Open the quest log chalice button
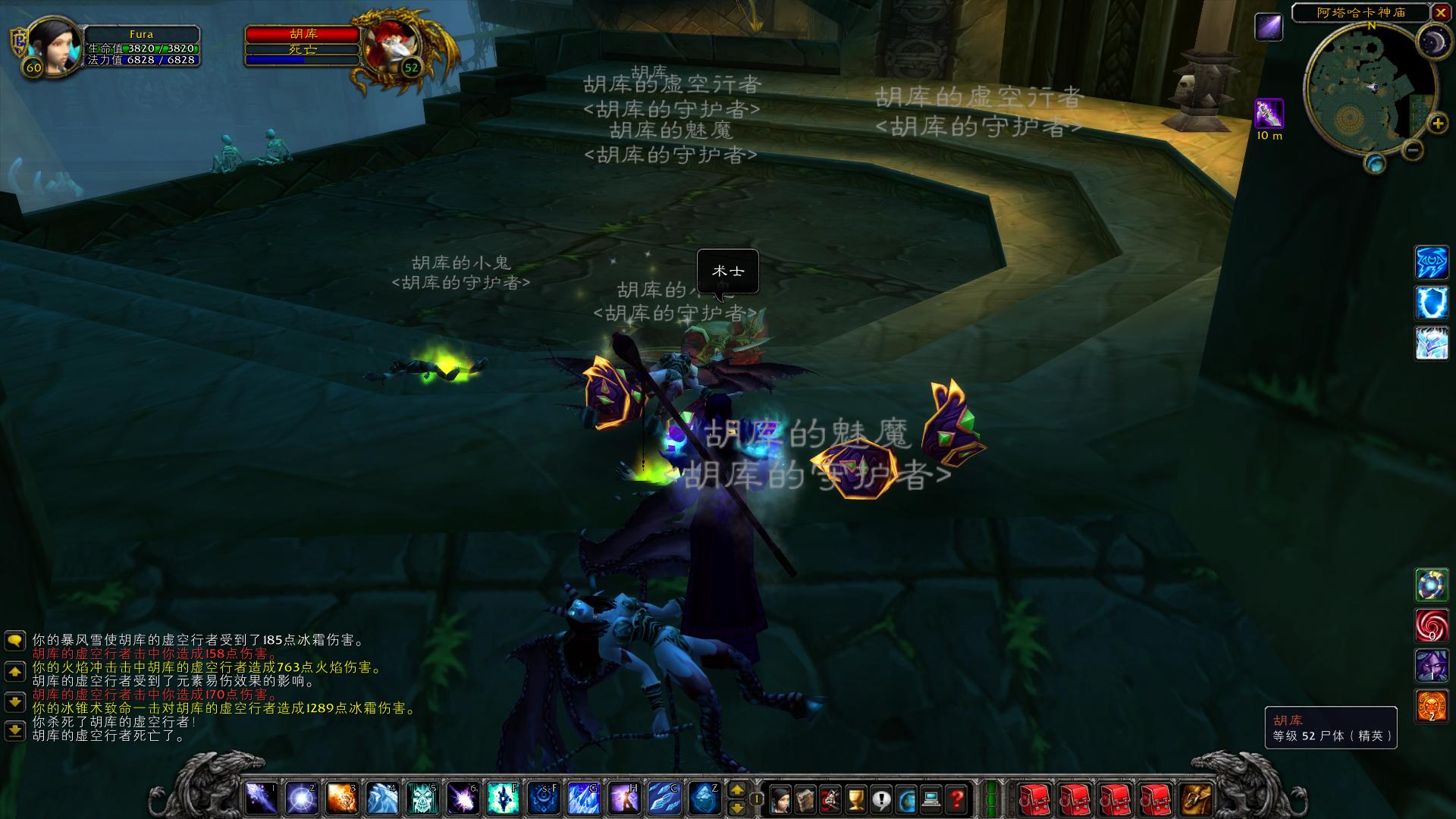 tap(855, 798)
